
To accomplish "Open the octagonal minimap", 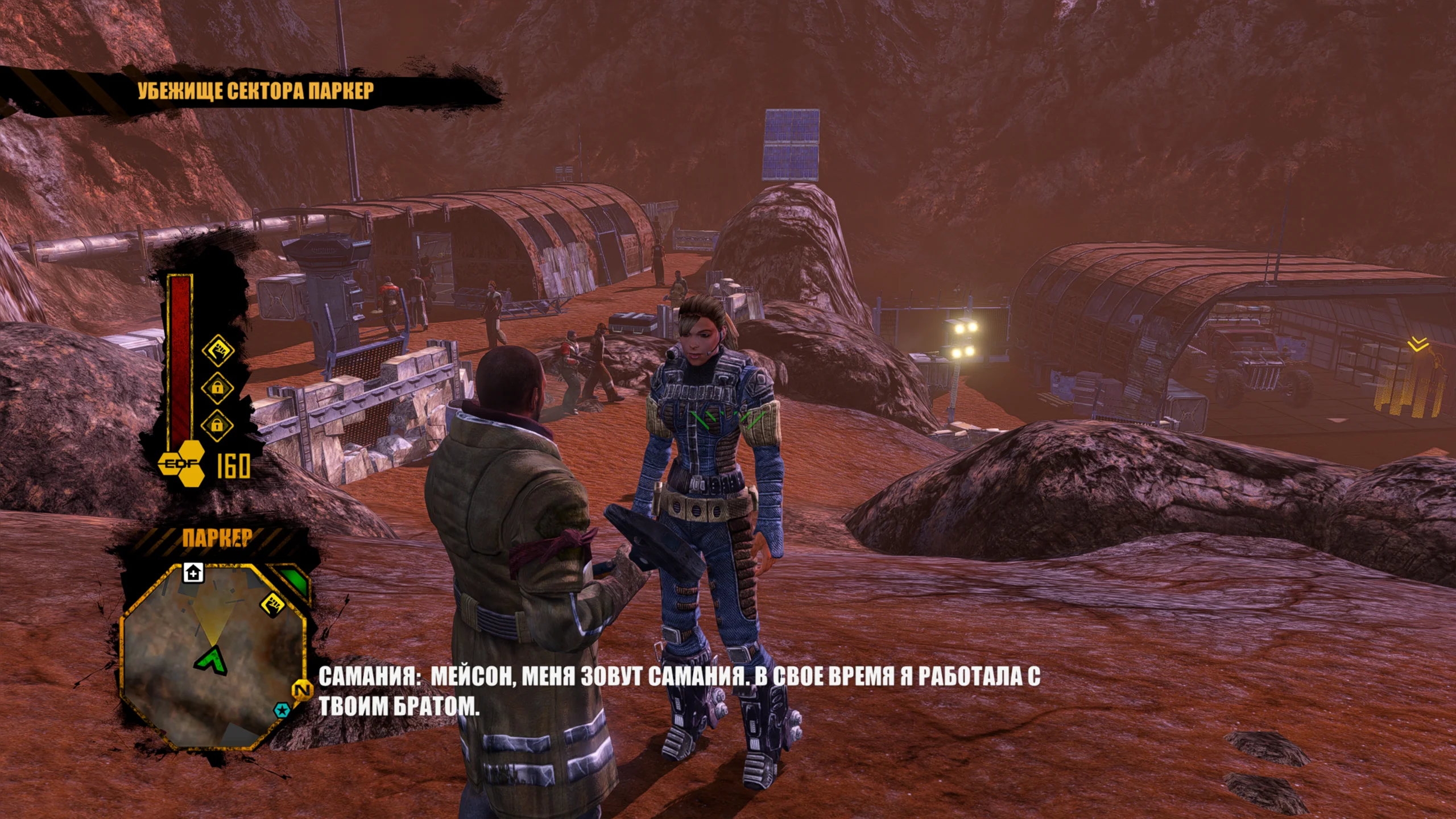I will point(213,654).
